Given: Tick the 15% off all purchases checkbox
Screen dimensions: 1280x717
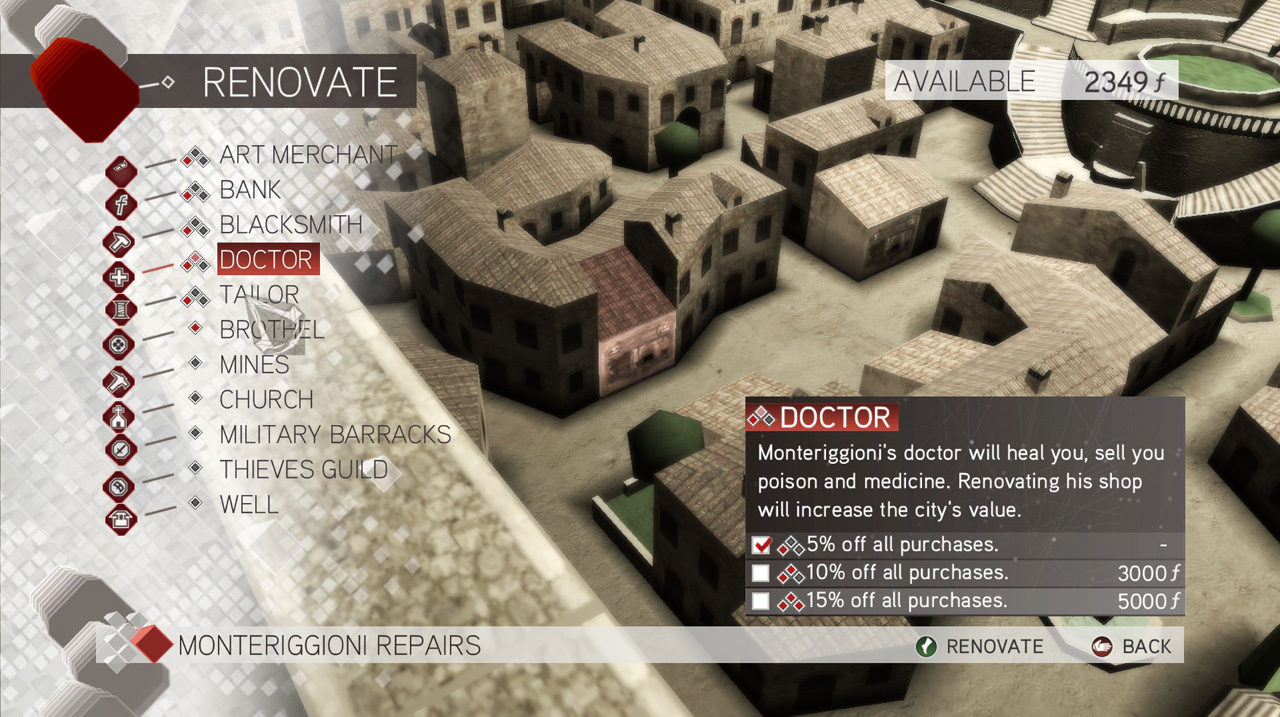Looking at the screenshot, I should [762, 601].
